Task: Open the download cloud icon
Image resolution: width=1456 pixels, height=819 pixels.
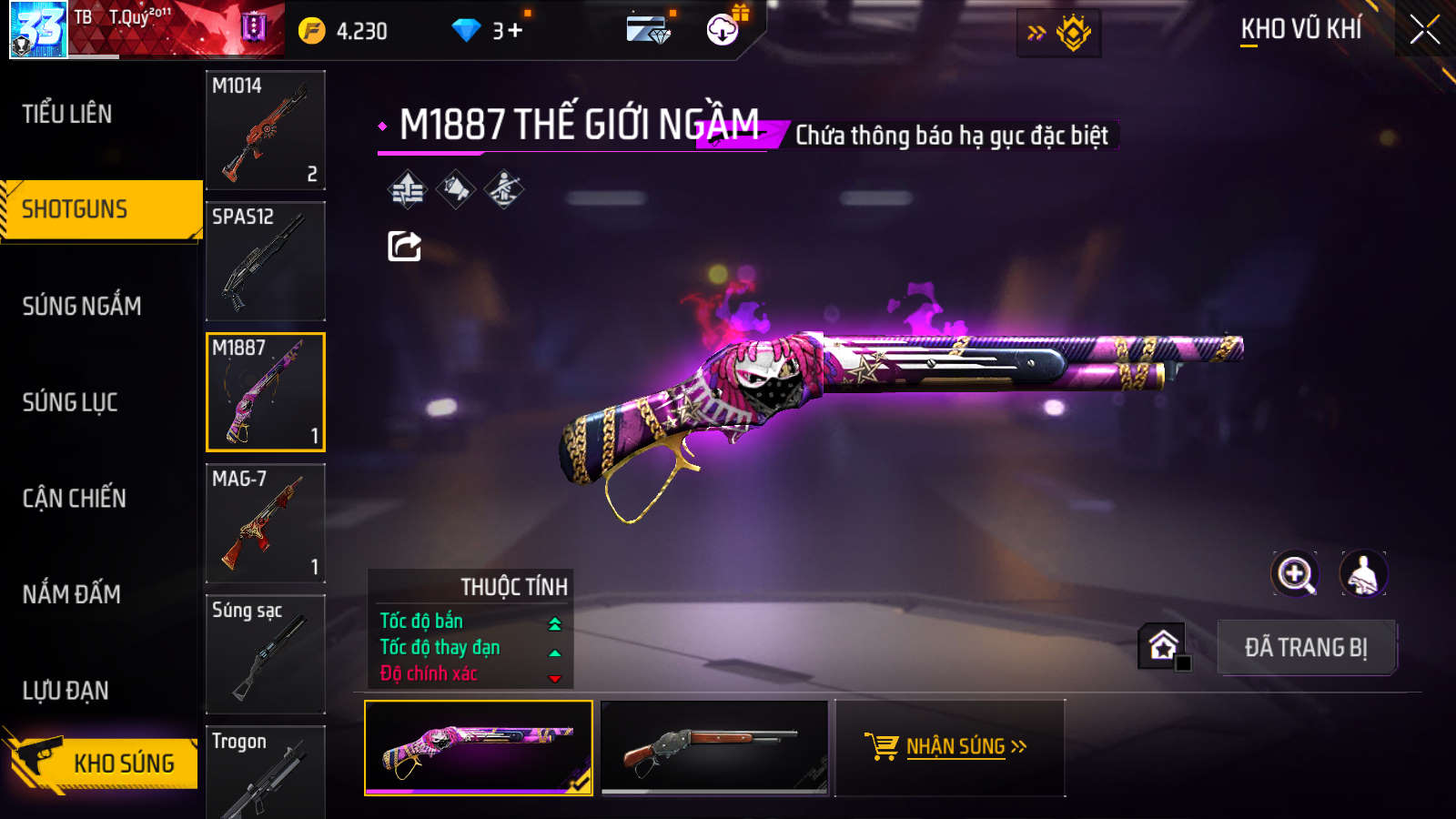Action: [x=723, y=30]
